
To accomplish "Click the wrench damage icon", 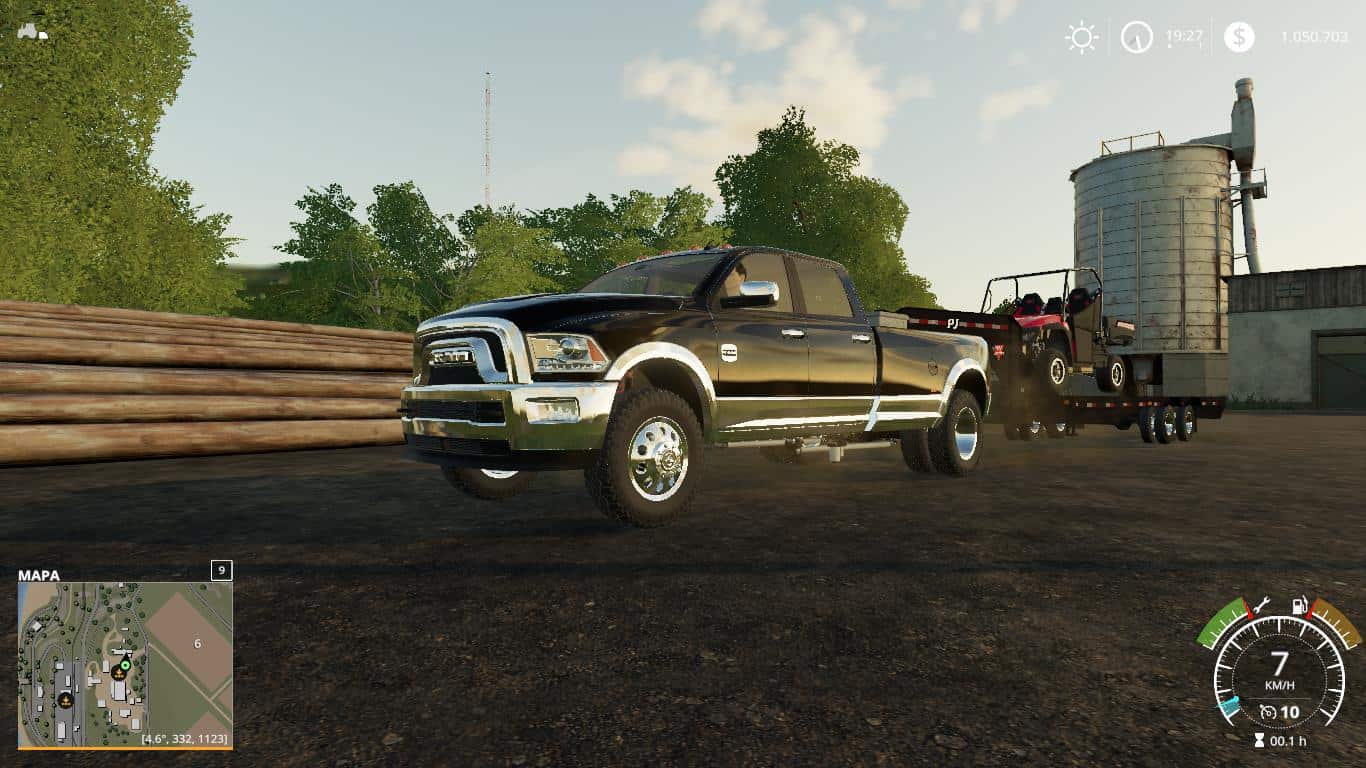I will click(1260, 604).
